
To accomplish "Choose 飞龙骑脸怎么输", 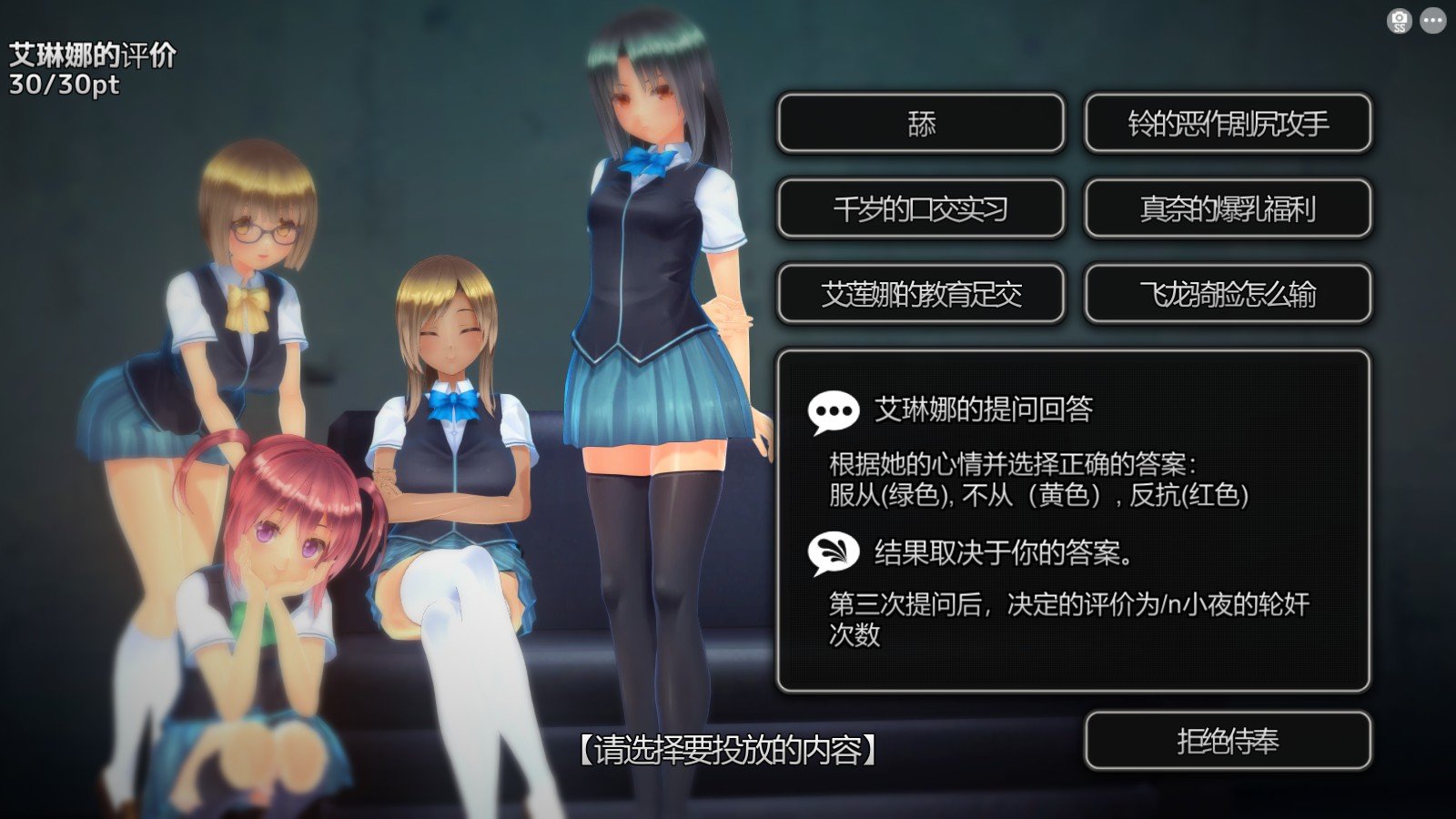I will click(1228, 293).
